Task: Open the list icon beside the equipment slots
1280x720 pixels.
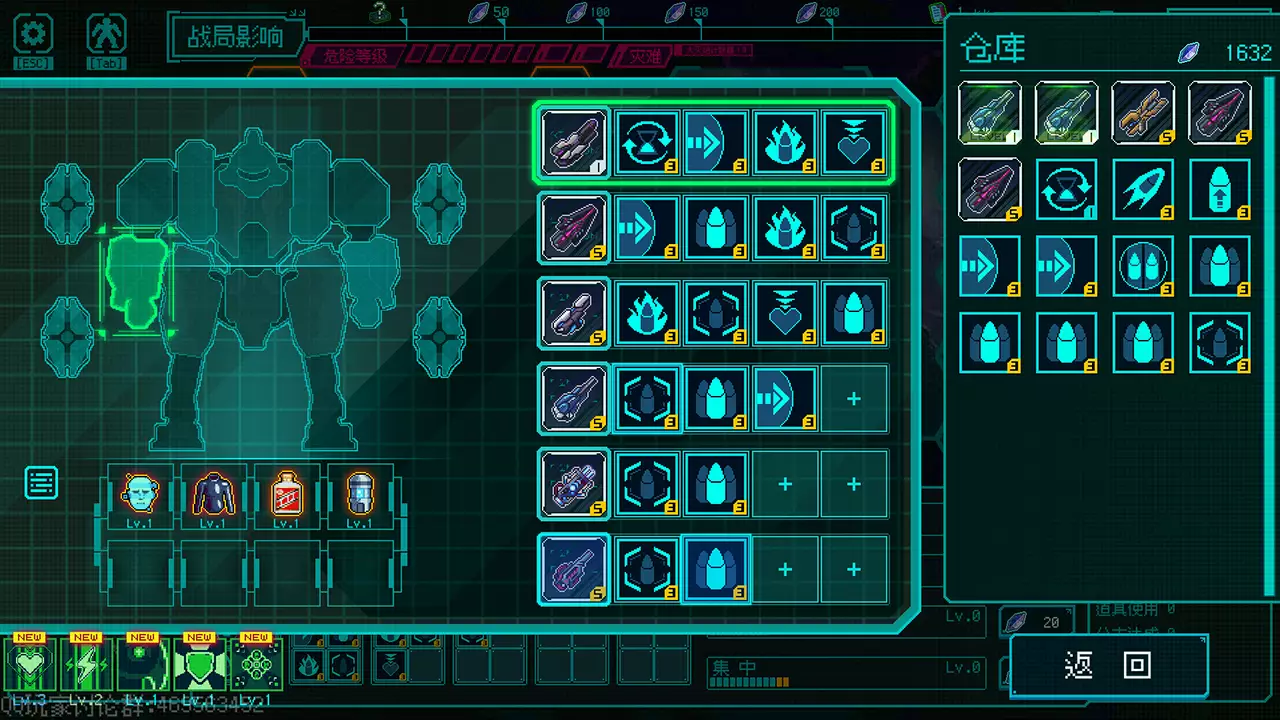Action: coord(41,483)
